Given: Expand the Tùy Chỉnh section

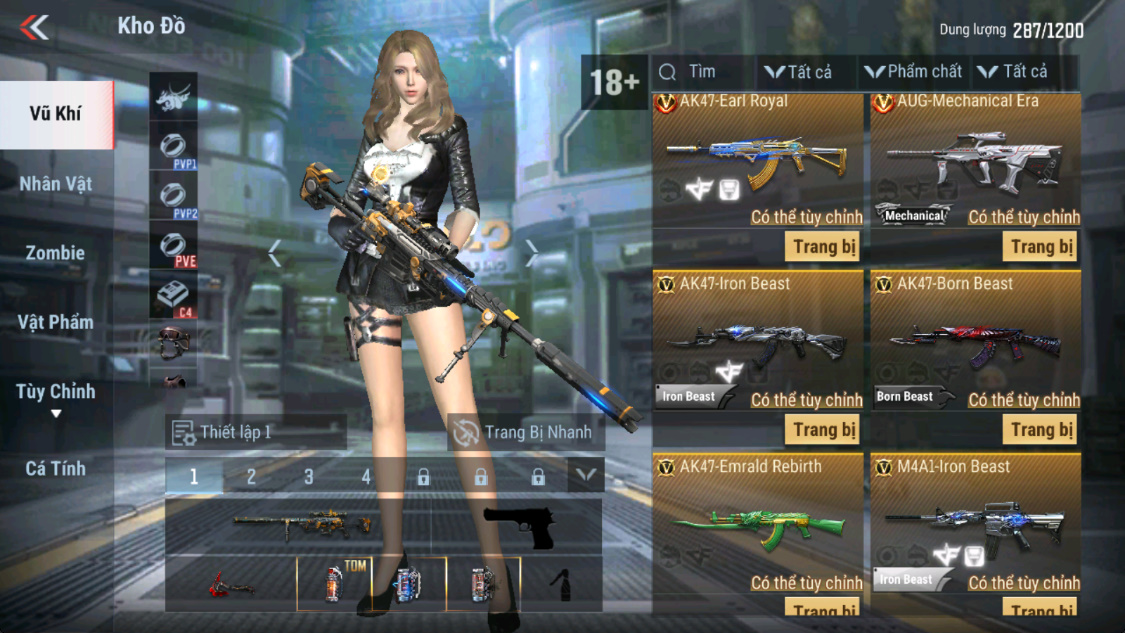Looking at the screenshot, I should (x=56, y=396).
